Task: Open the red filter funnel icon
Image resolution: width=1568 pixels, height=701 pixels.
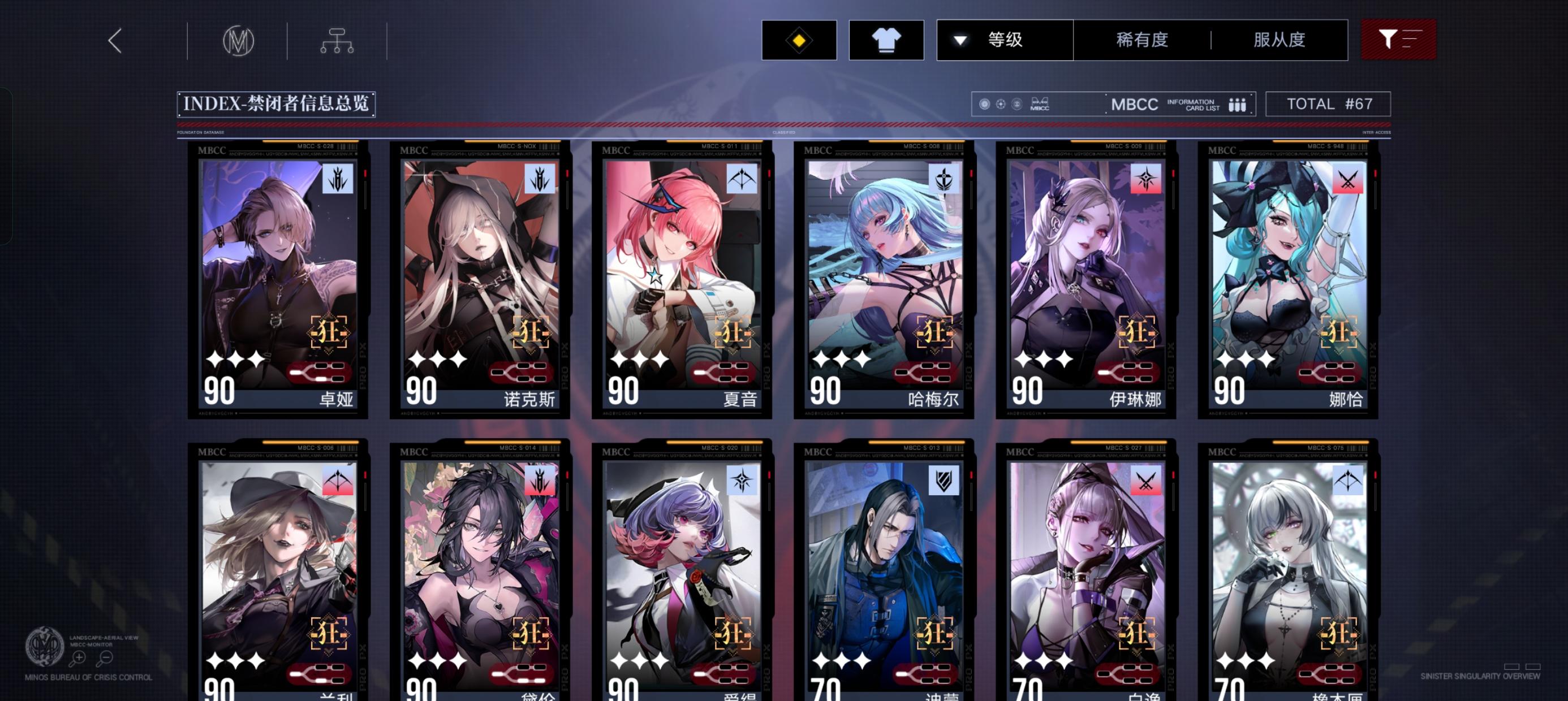Action: pos(1398,39)
